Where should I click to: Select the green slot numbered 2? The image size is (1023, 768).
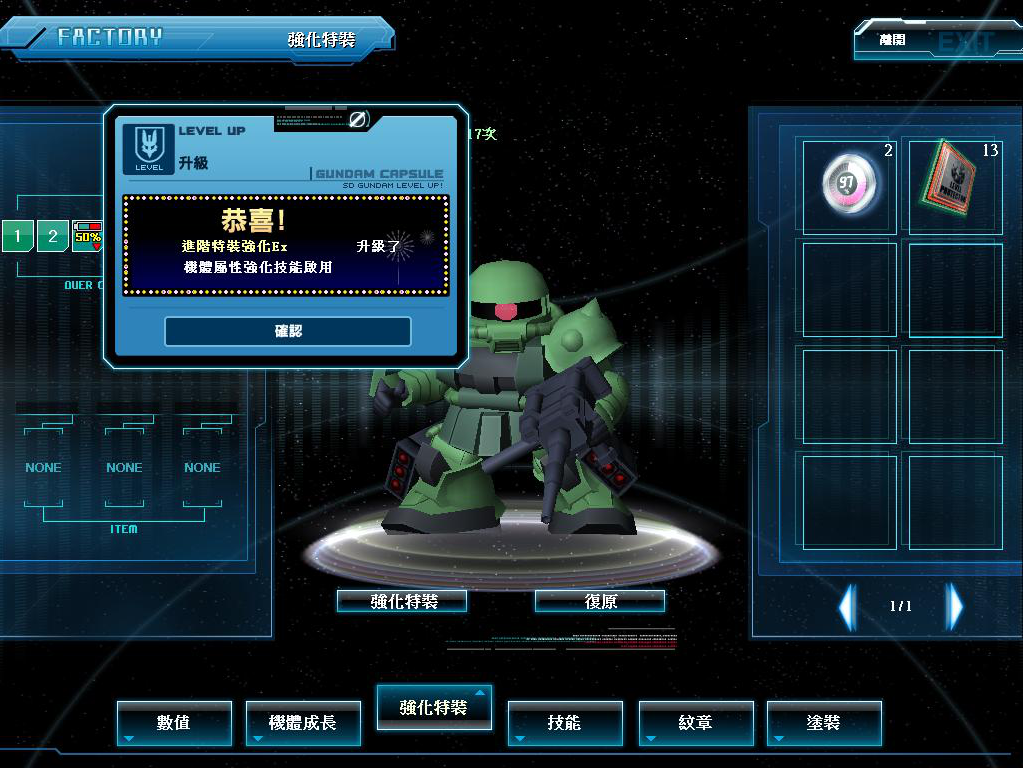[52, 237]
